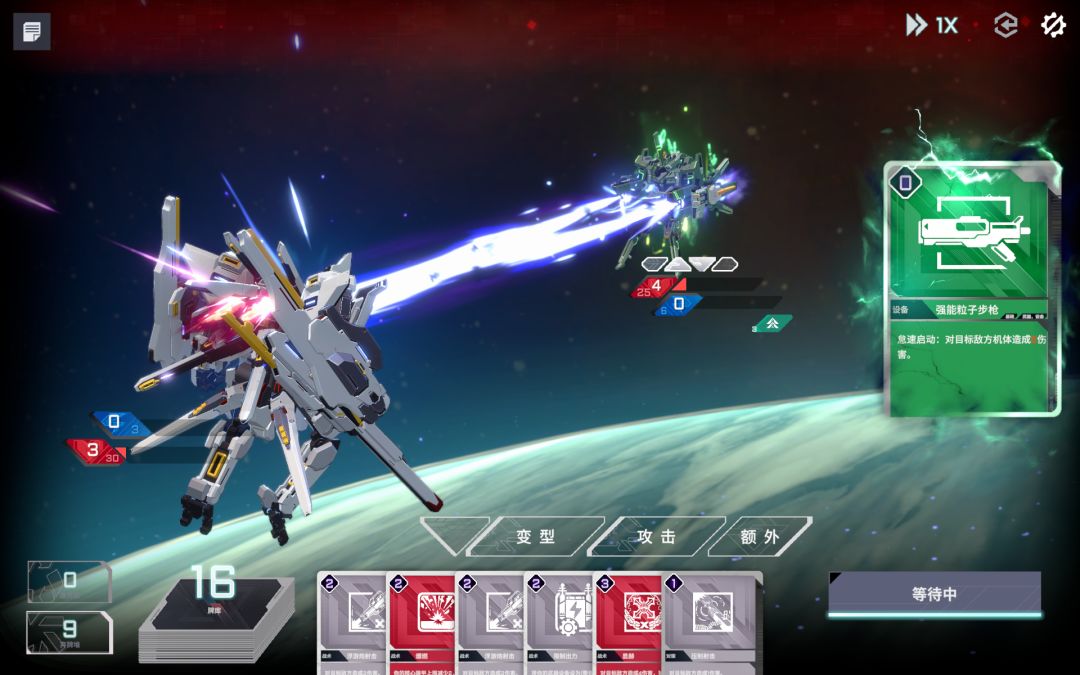Open the discard pile showing 9
The image size is (1080, 675).
tap(69, 631)
